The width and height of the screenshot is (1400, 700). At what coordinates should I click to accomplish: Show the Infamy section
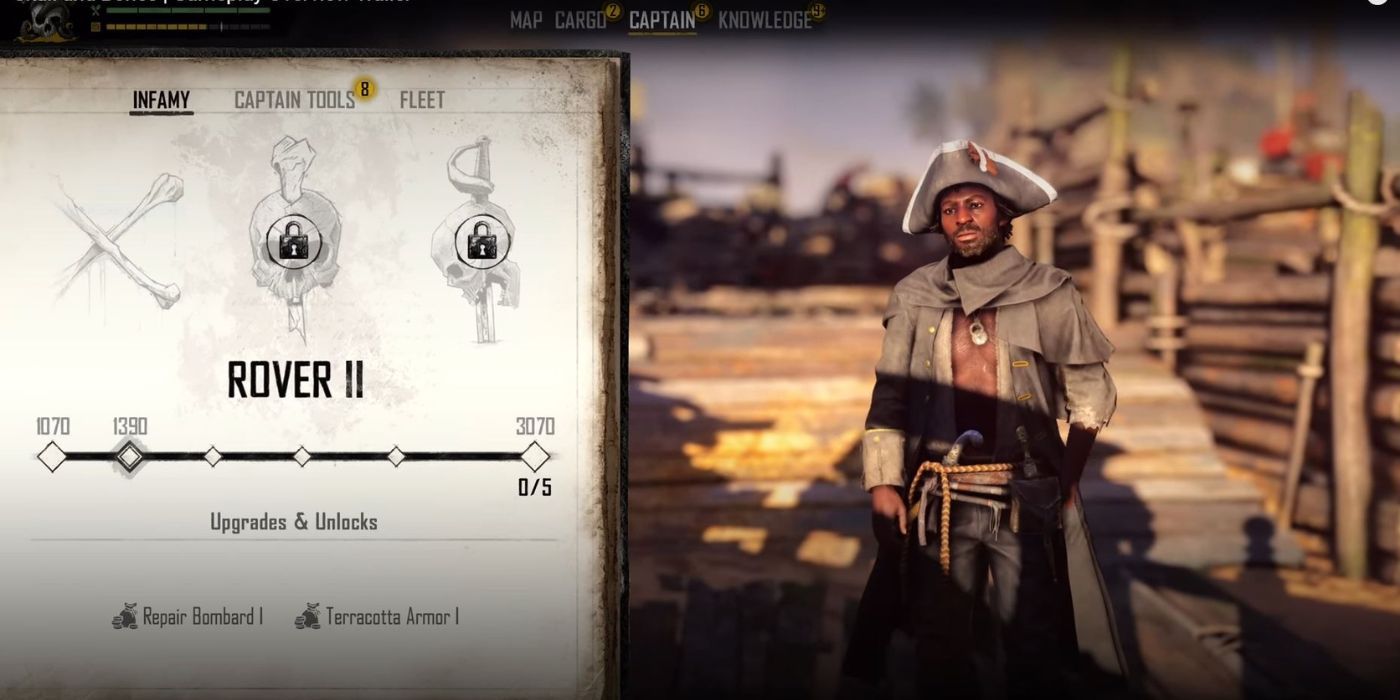tap(161, 100)
